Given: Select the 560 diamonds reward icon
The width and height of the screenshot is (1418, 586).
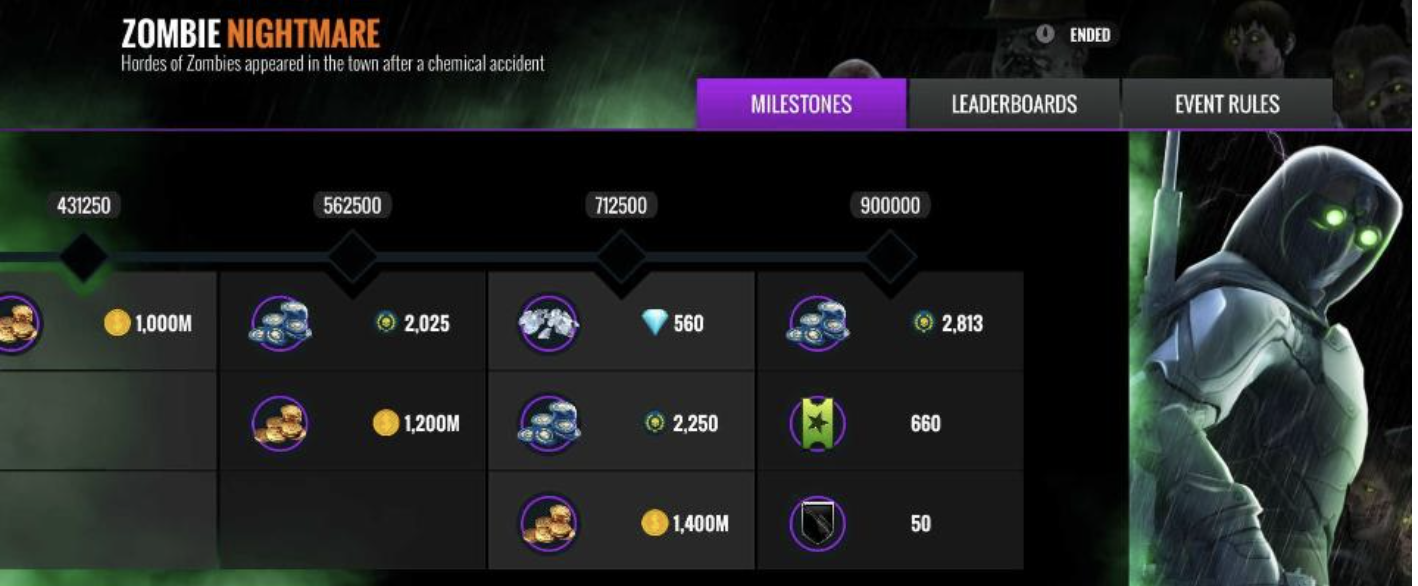Looking at the screenshot, I should point(549,323).
